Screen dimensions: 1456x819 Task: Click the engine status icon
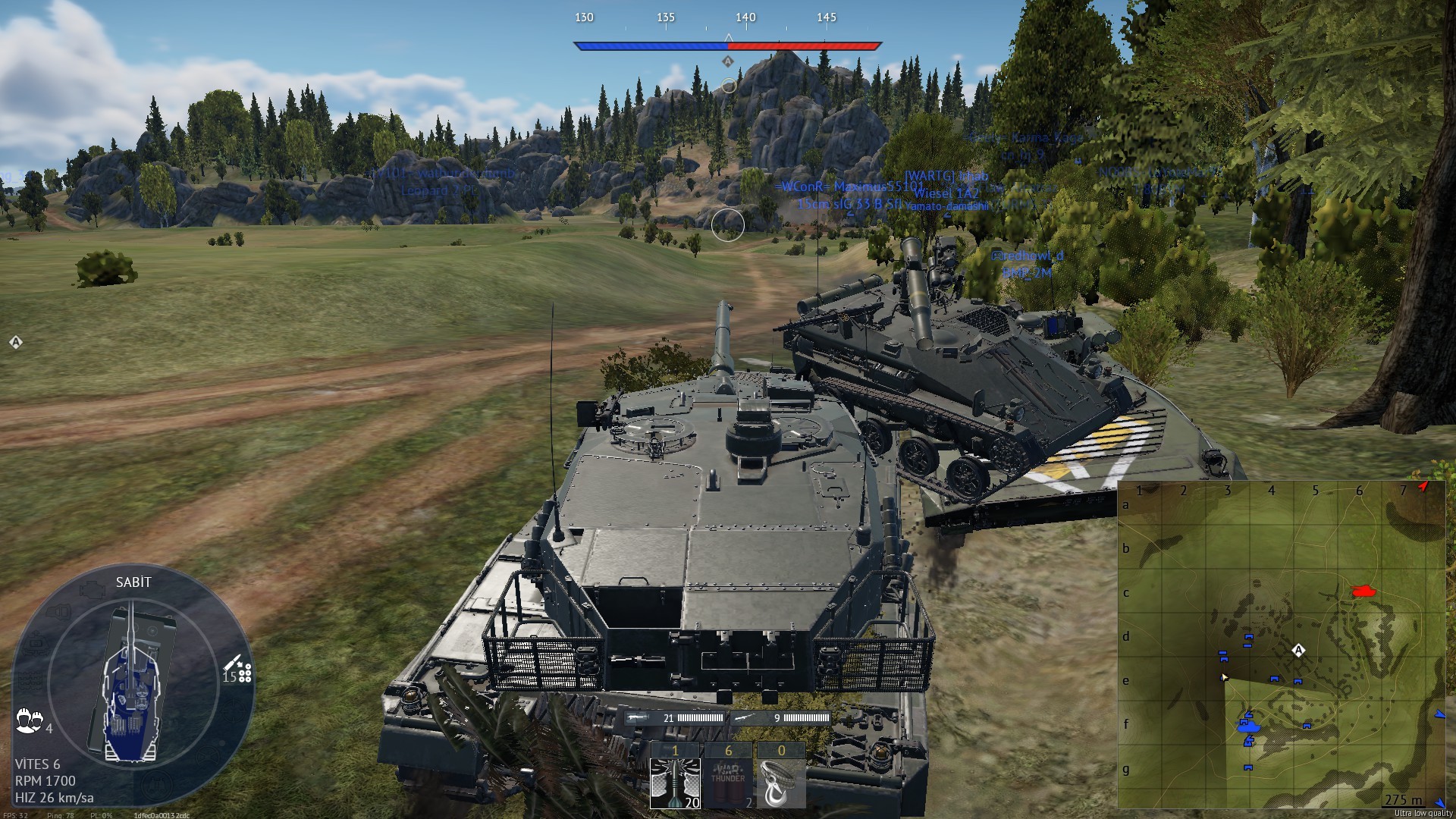click(x=93, y=590)
